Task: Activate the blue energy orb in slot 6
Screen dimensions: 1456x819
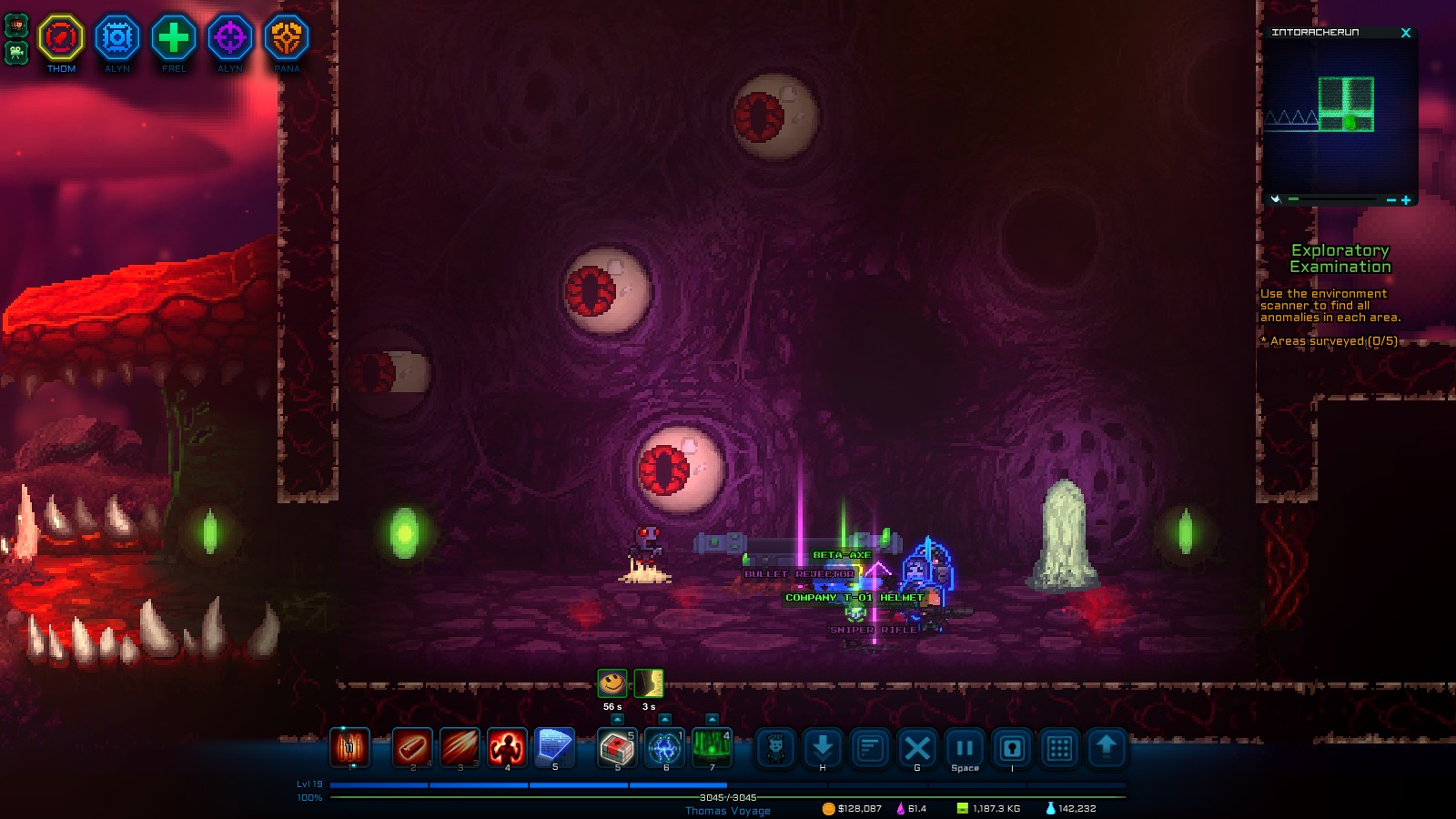Action: [665, 749]
